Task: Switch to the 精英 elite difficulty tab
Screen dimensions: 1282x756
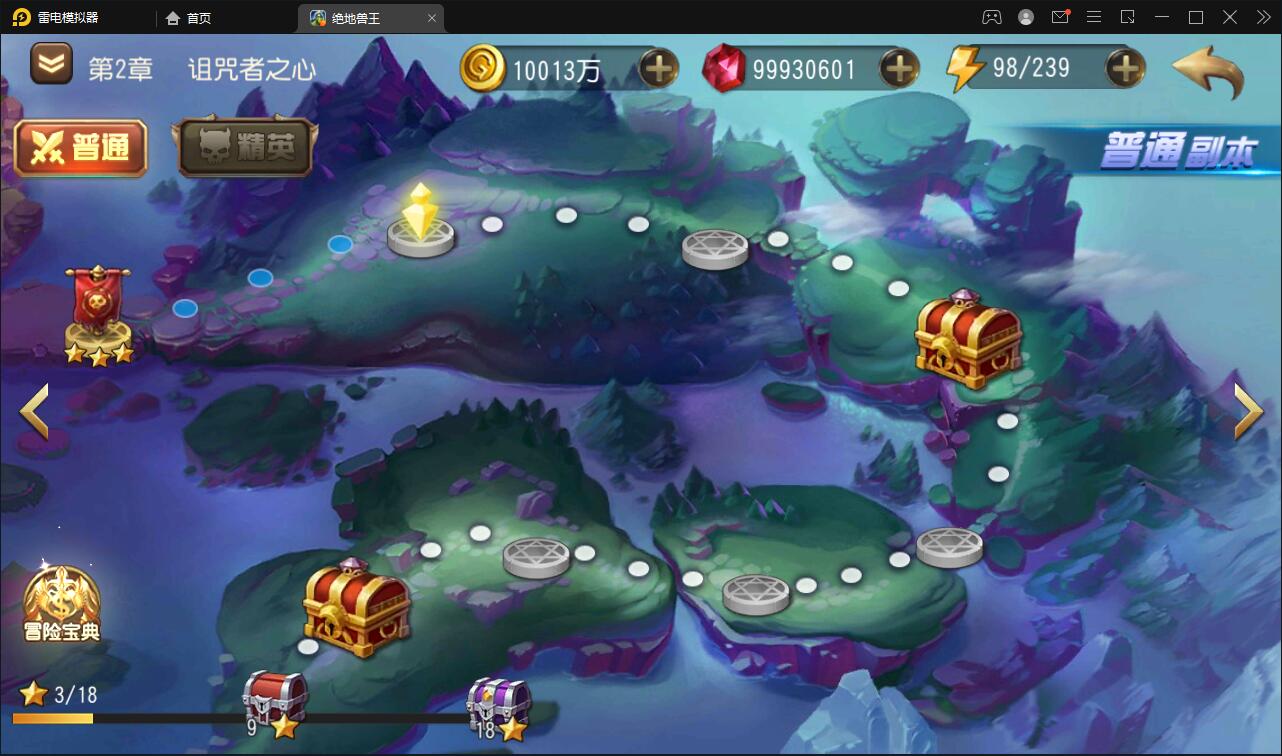Action: pyautogui.click(x=245, y=148)
